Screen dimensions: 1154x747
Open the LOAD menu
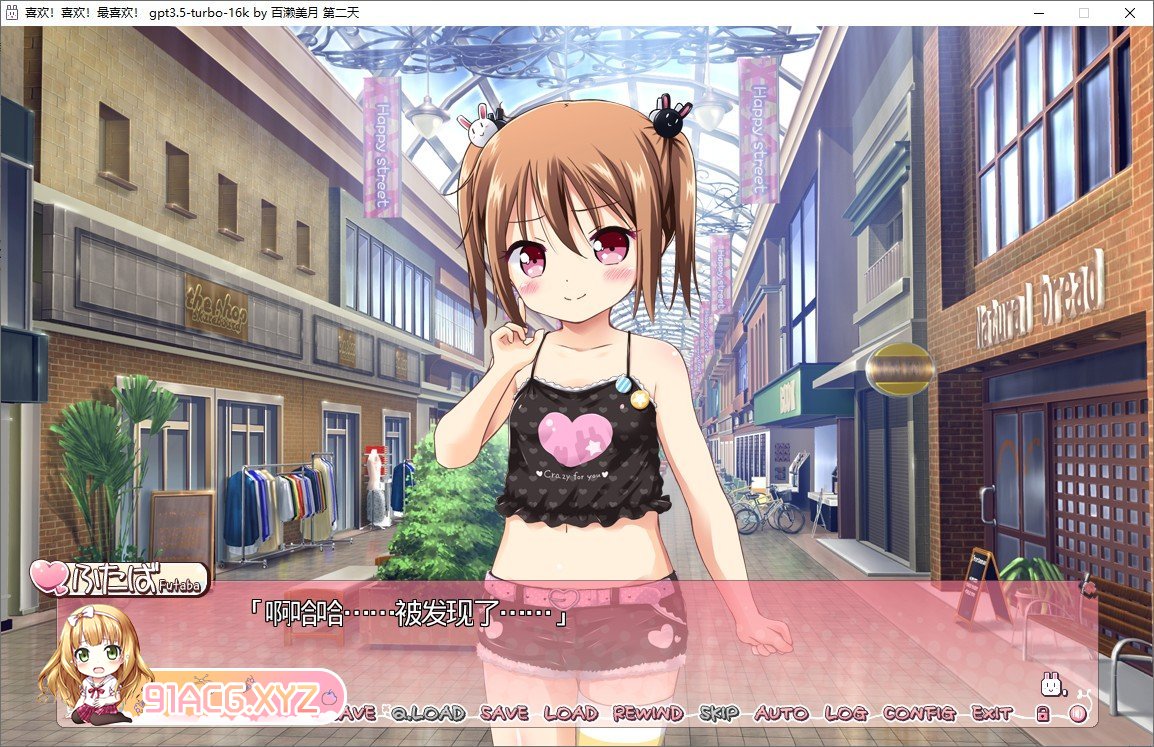[570, 714]
